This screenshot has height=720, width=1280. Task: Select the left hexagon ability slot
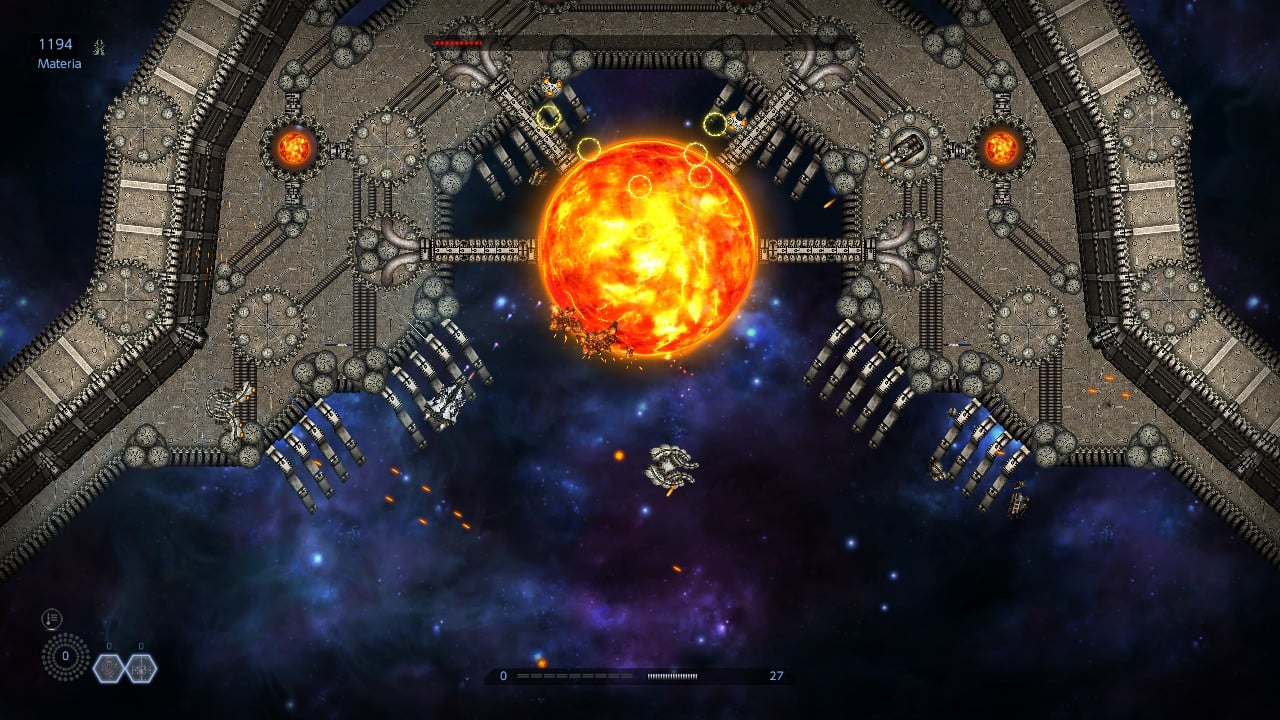coord(109,668)
